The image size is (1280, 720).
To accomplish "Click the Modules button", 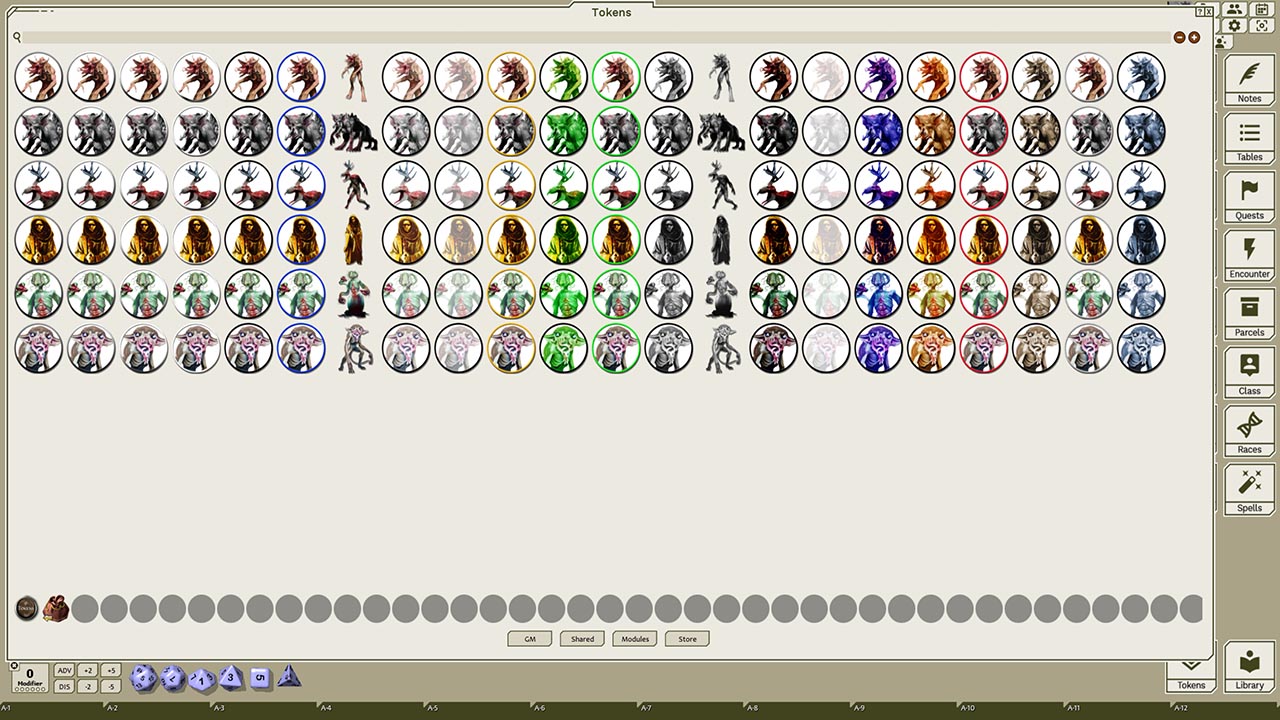I will click(x=634, y=639).
